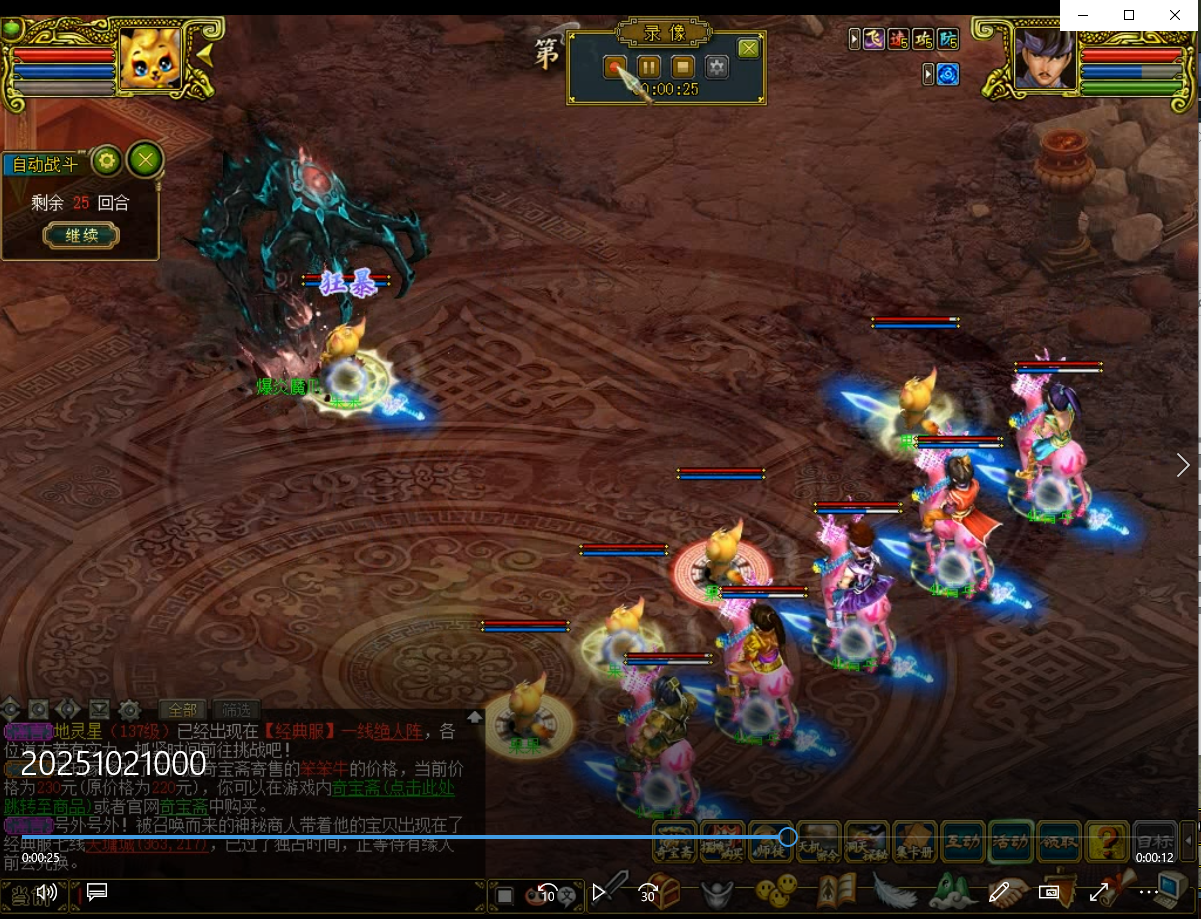Viewport: 1201px width, 919px height.
Task: Open the 奇宝斋 shop icon
Action: pos(675,841)
